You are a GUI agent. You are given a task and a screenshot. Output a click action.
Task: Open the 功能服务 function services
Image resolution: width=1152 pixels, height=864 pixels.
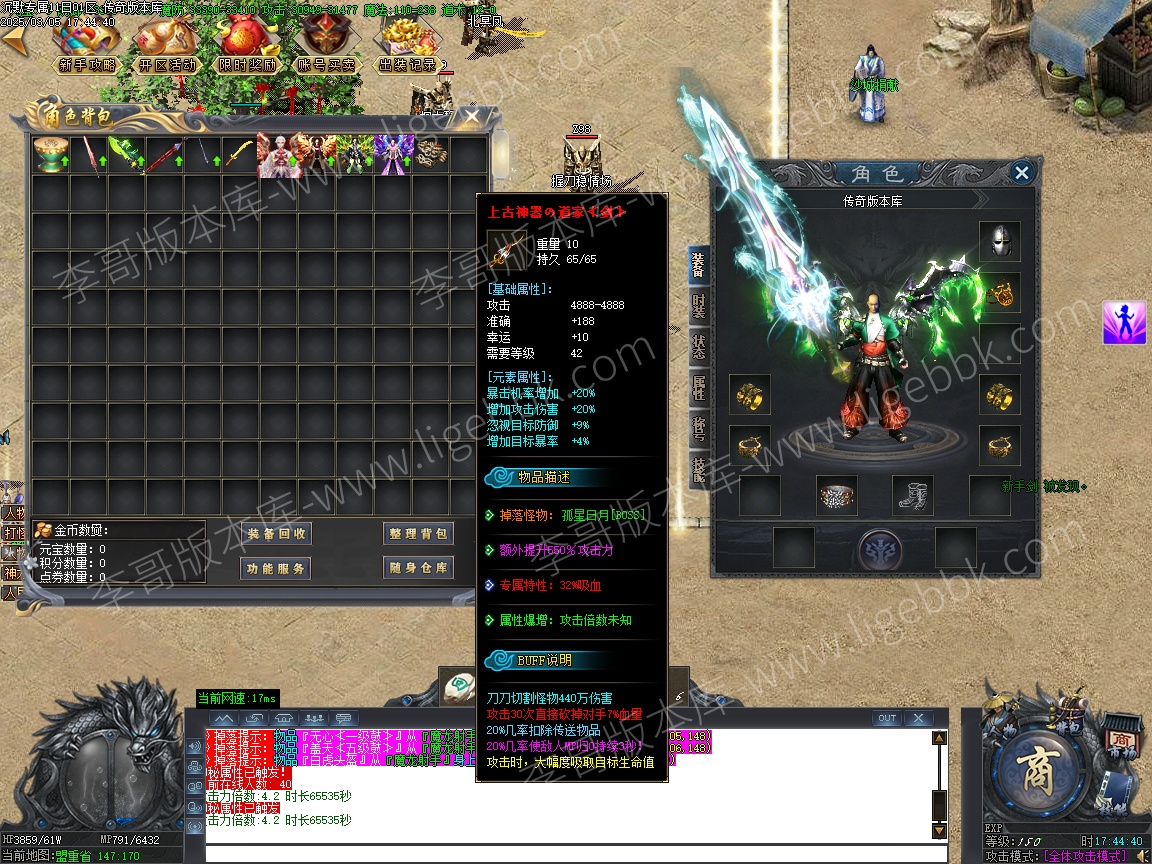tap(277, 568)
